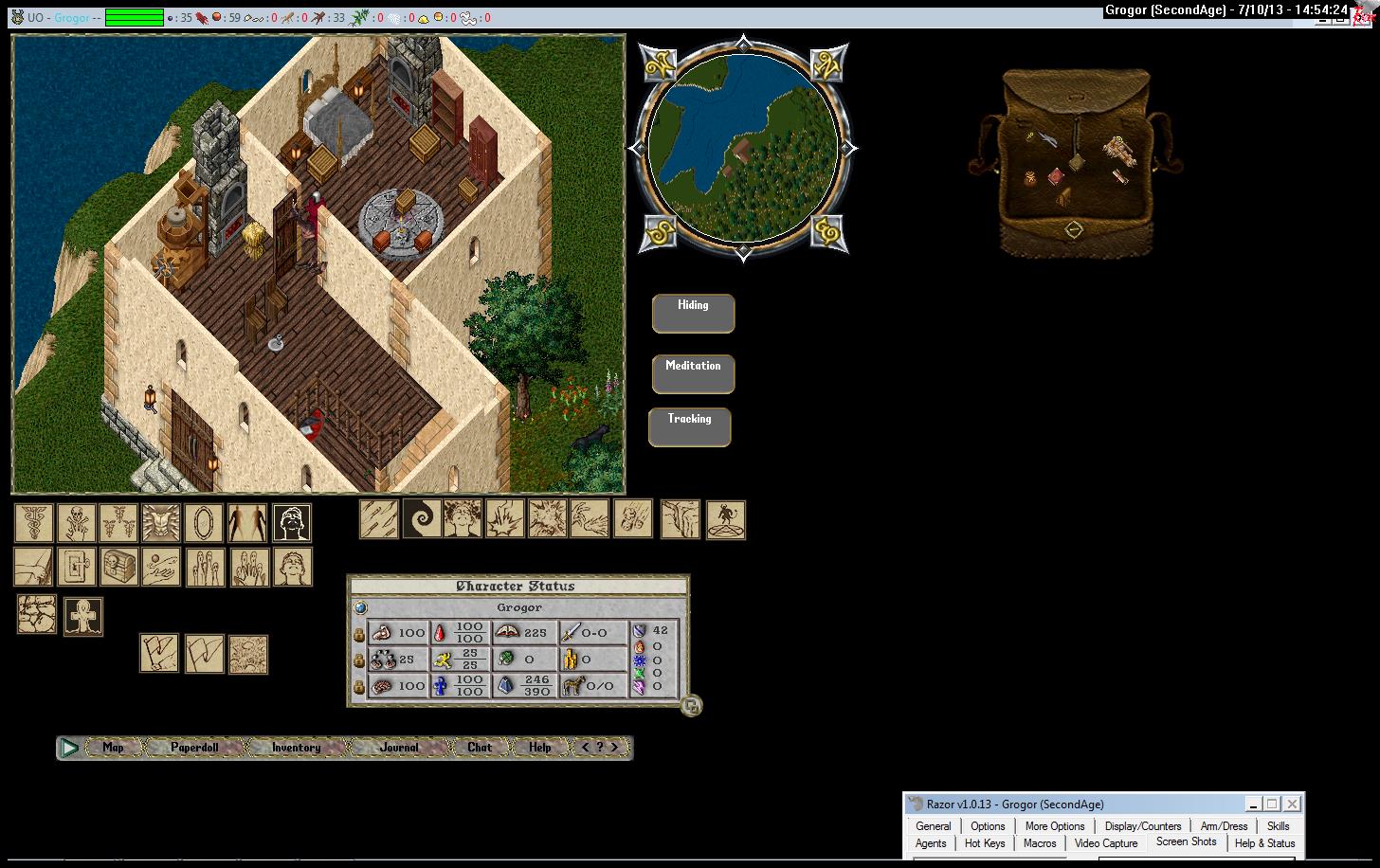Switch to the Hot Keys tab in Razor
Viewport: 1380px width, 868px height.
[x=985, y=842]
